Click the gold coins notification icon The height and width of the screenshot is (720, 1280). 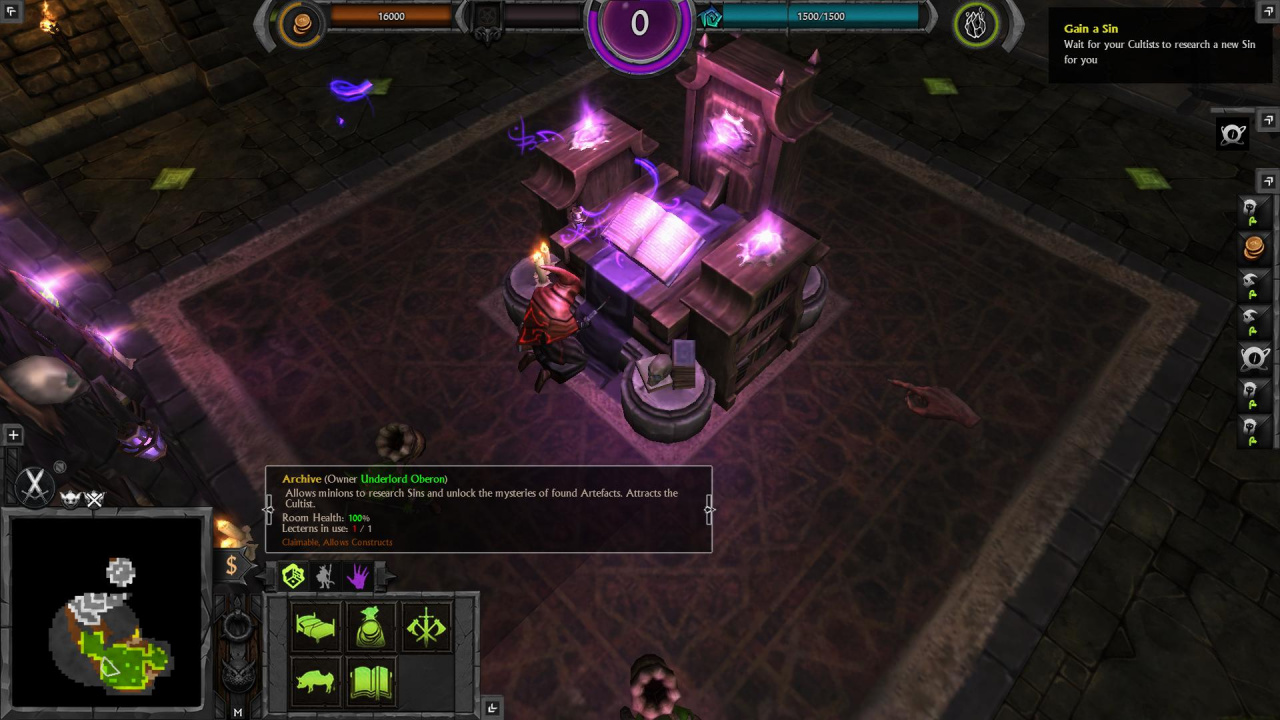1253,246
